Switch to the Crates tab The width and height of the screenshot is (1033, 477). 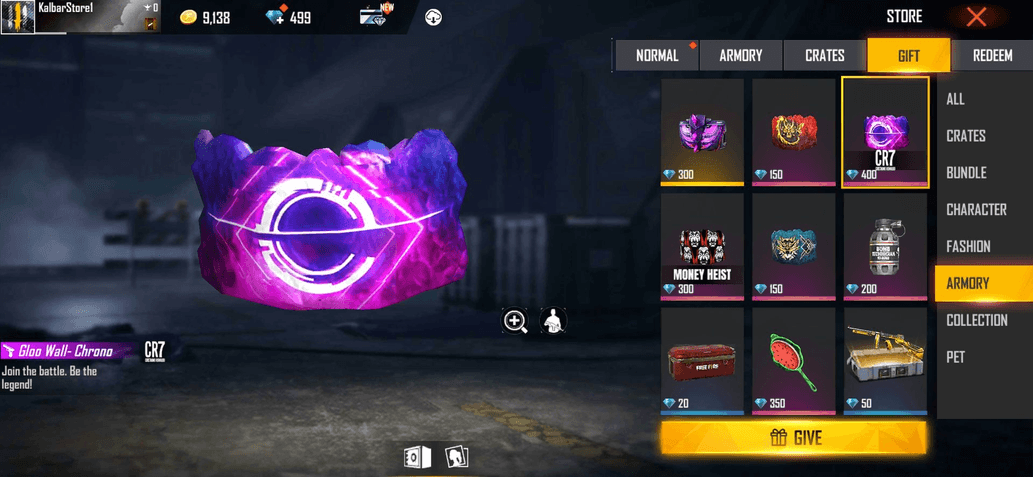[x=825, y=56]
